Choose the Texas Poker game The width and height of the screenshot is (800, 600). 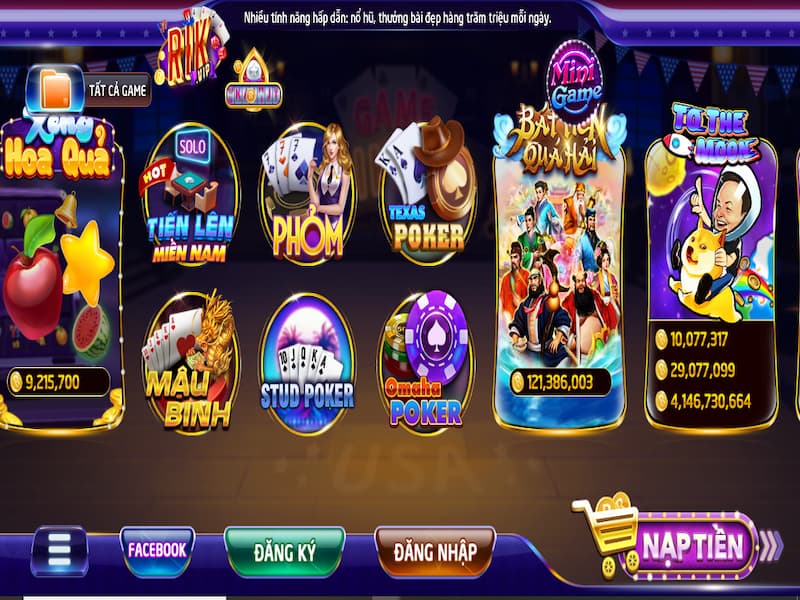click(x=427, y=195)
